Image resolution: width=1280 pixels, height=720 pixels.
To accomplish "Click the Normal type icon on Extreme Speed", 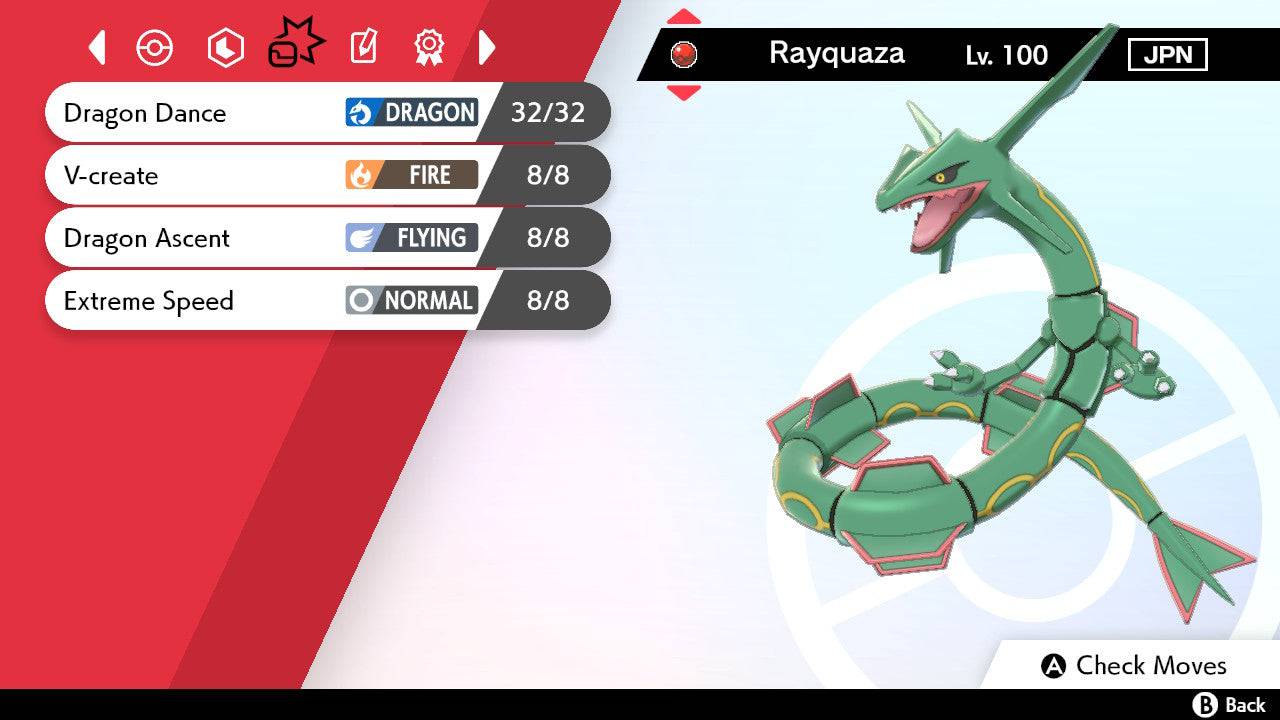I will point(365,300).
